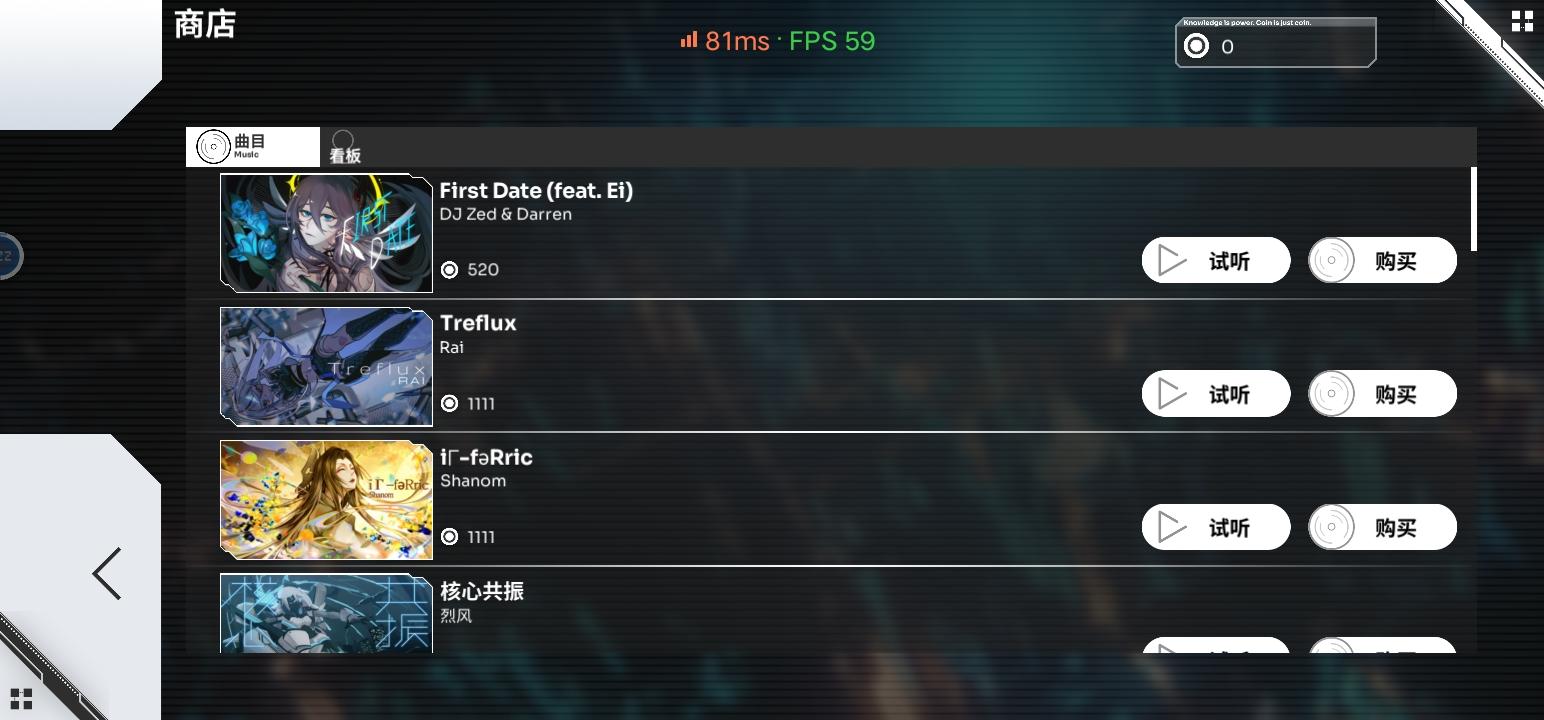Click the disc icon on First Date's 购买 button

coord(1333,260)
